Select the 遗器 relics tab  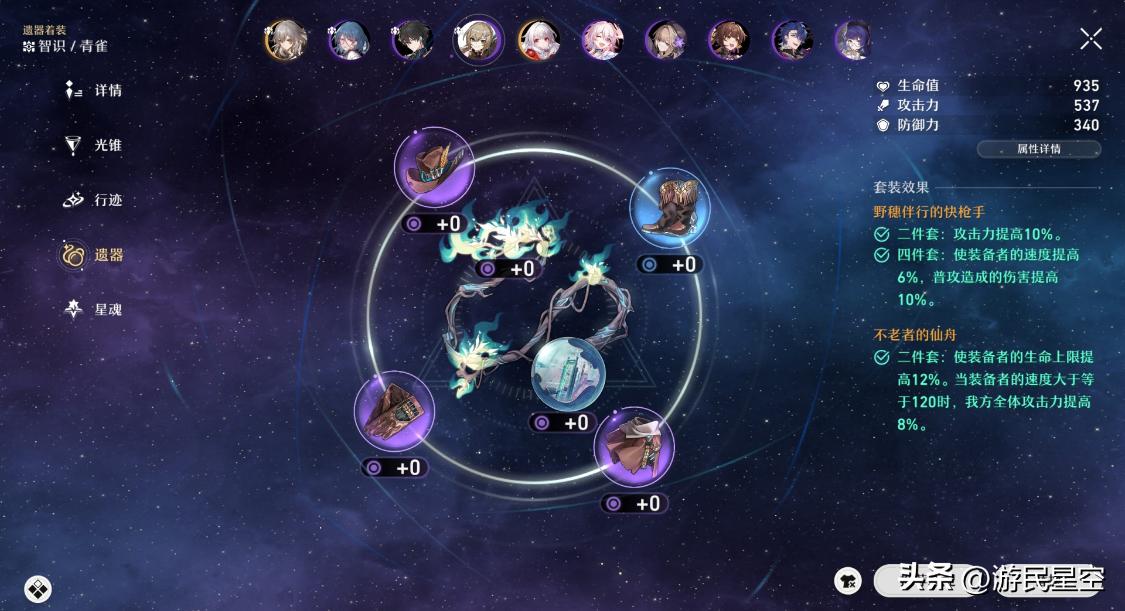tap(93, 255)
